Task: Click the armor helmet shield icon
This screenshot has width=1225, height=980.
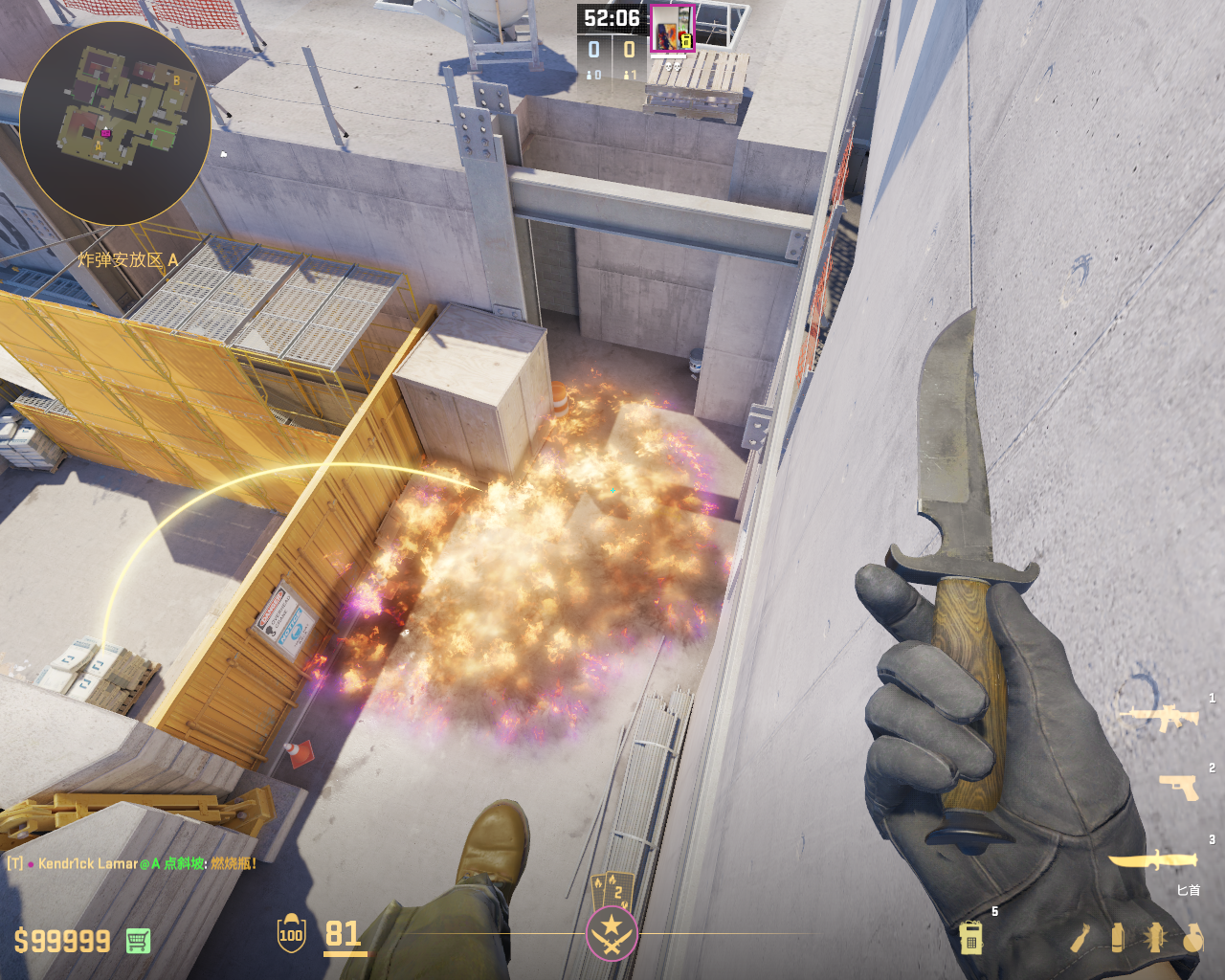Action: coord(291,934)
